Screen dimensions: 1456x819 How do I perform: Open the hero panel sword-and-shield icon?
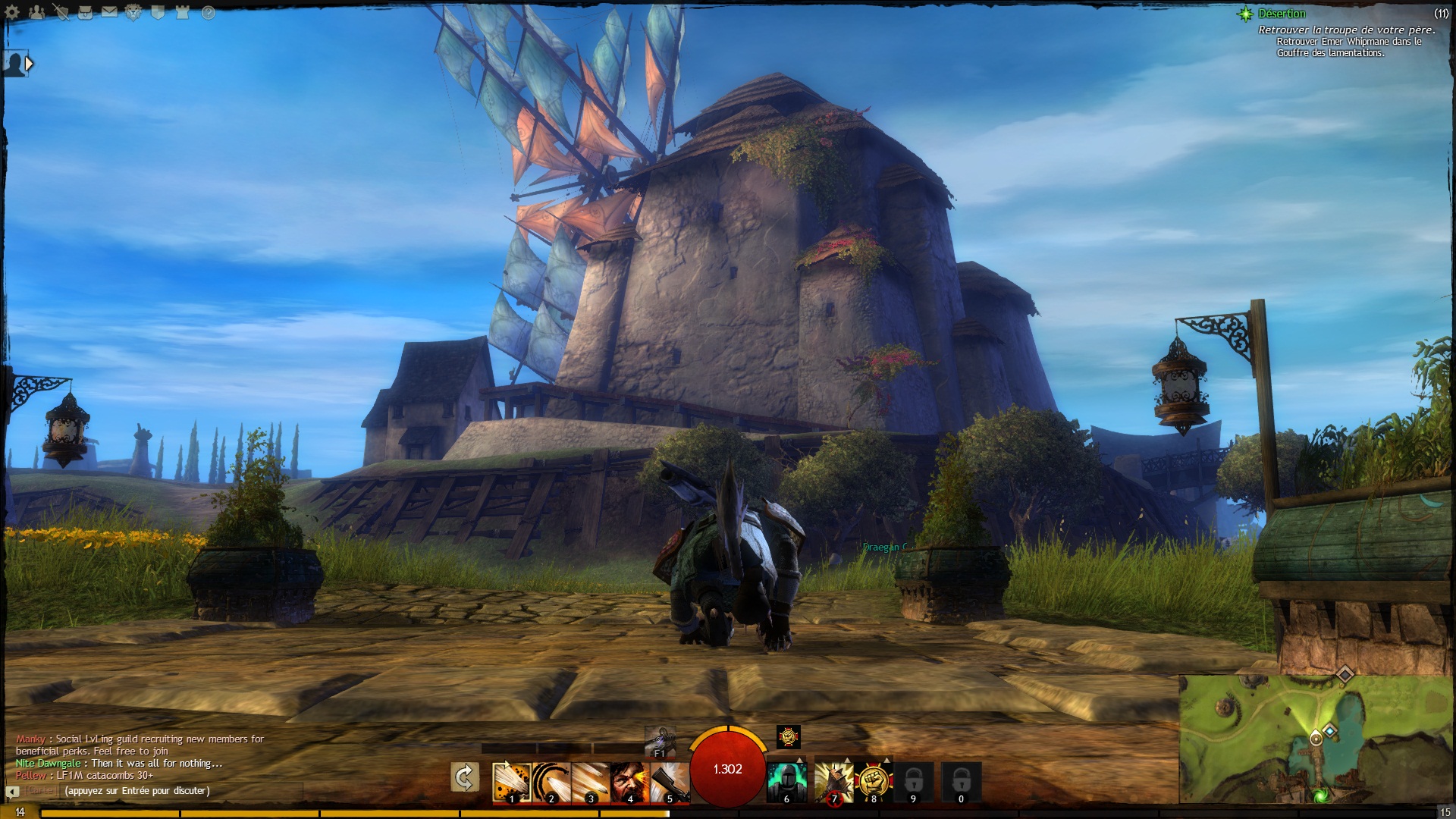point(61,12)
